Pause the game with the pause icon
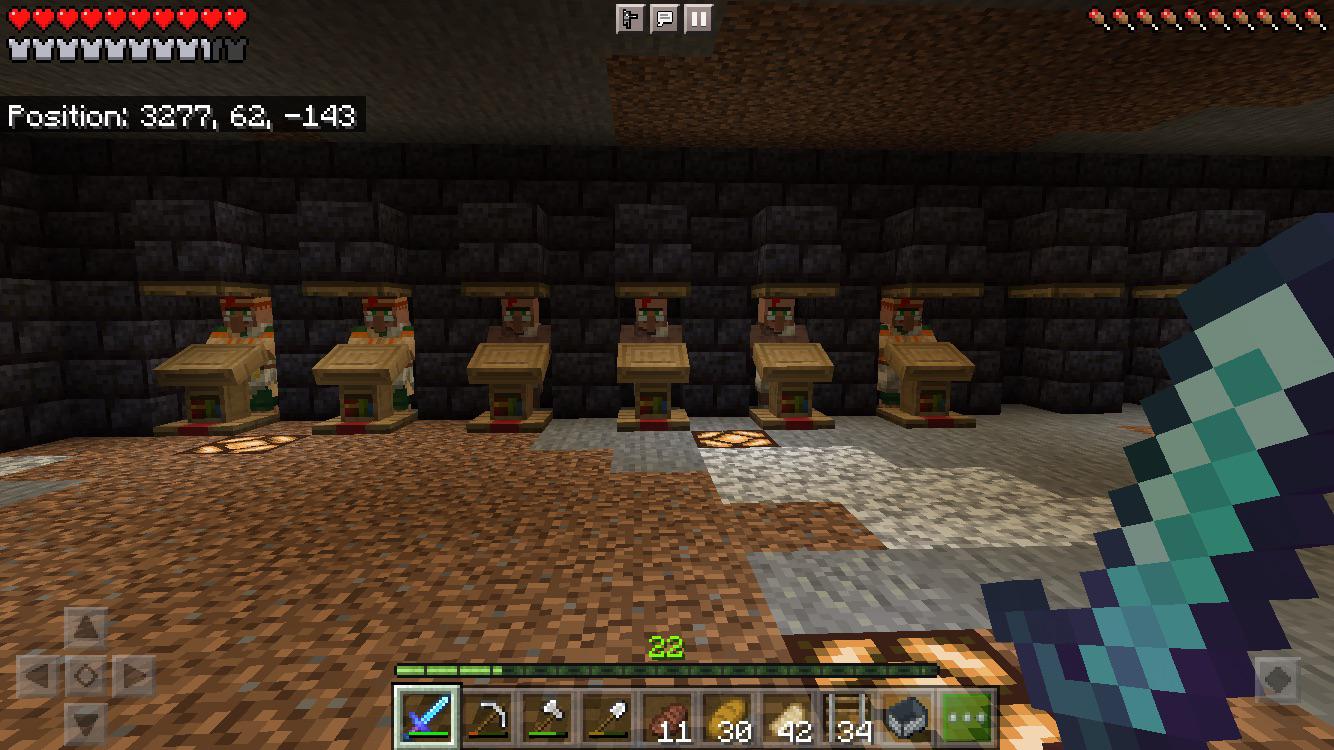 697,17
